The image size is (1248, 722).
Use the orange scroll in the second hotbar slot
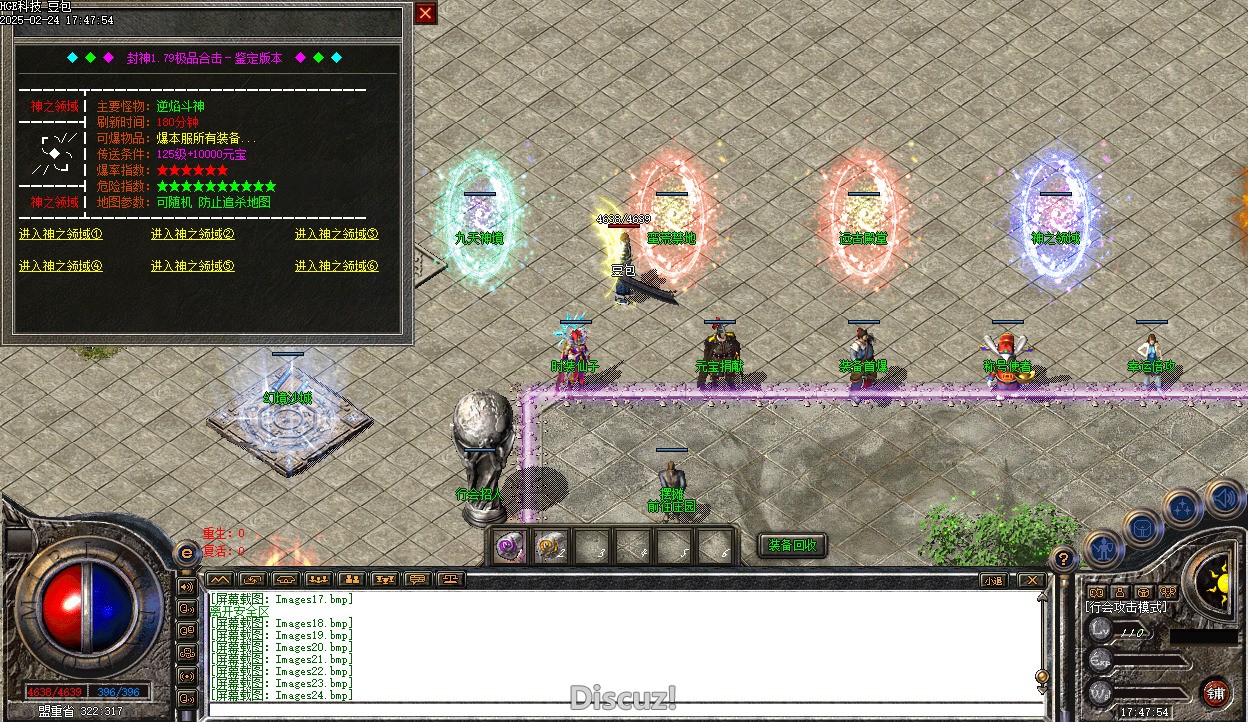(x=547, y=547)
